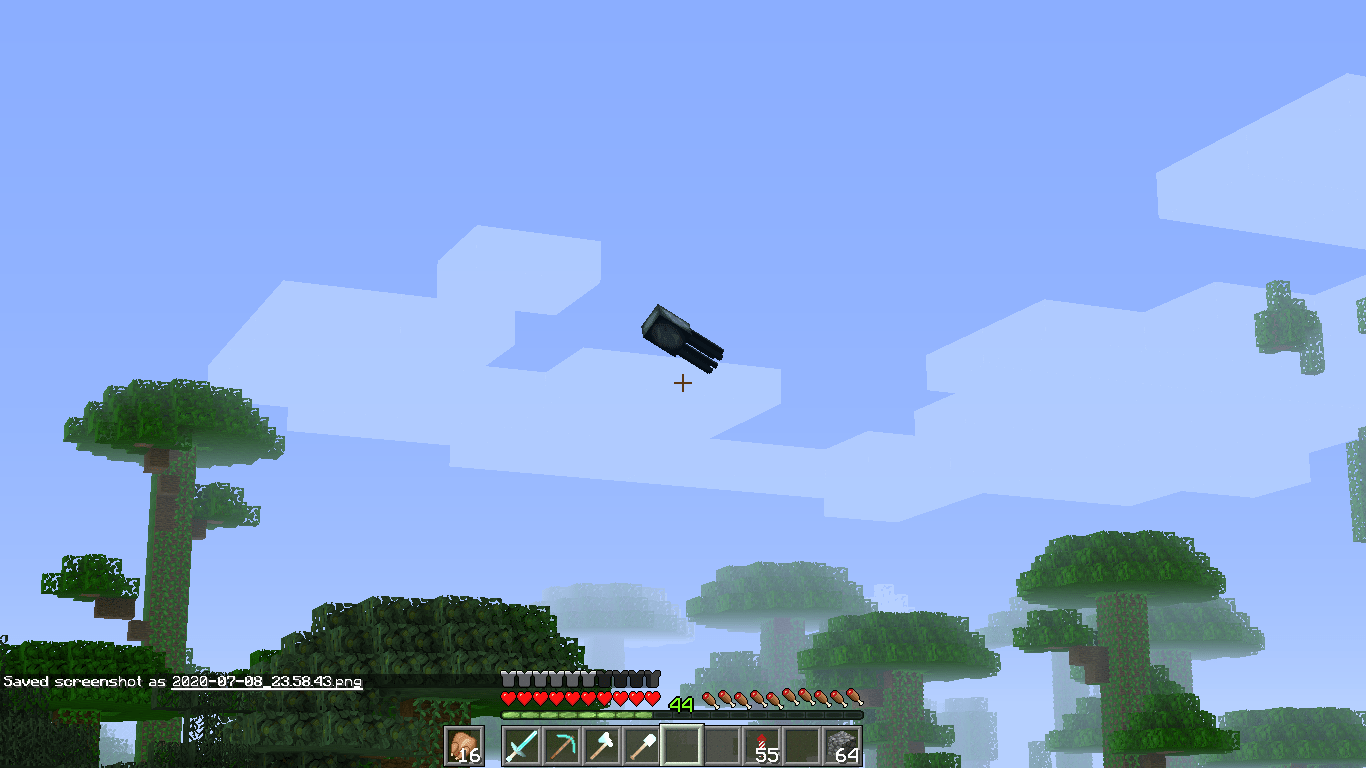This screenshot has height=768, width=1366.
Task: Click the firework rocket stack of 55
Action: coord(764,747)
